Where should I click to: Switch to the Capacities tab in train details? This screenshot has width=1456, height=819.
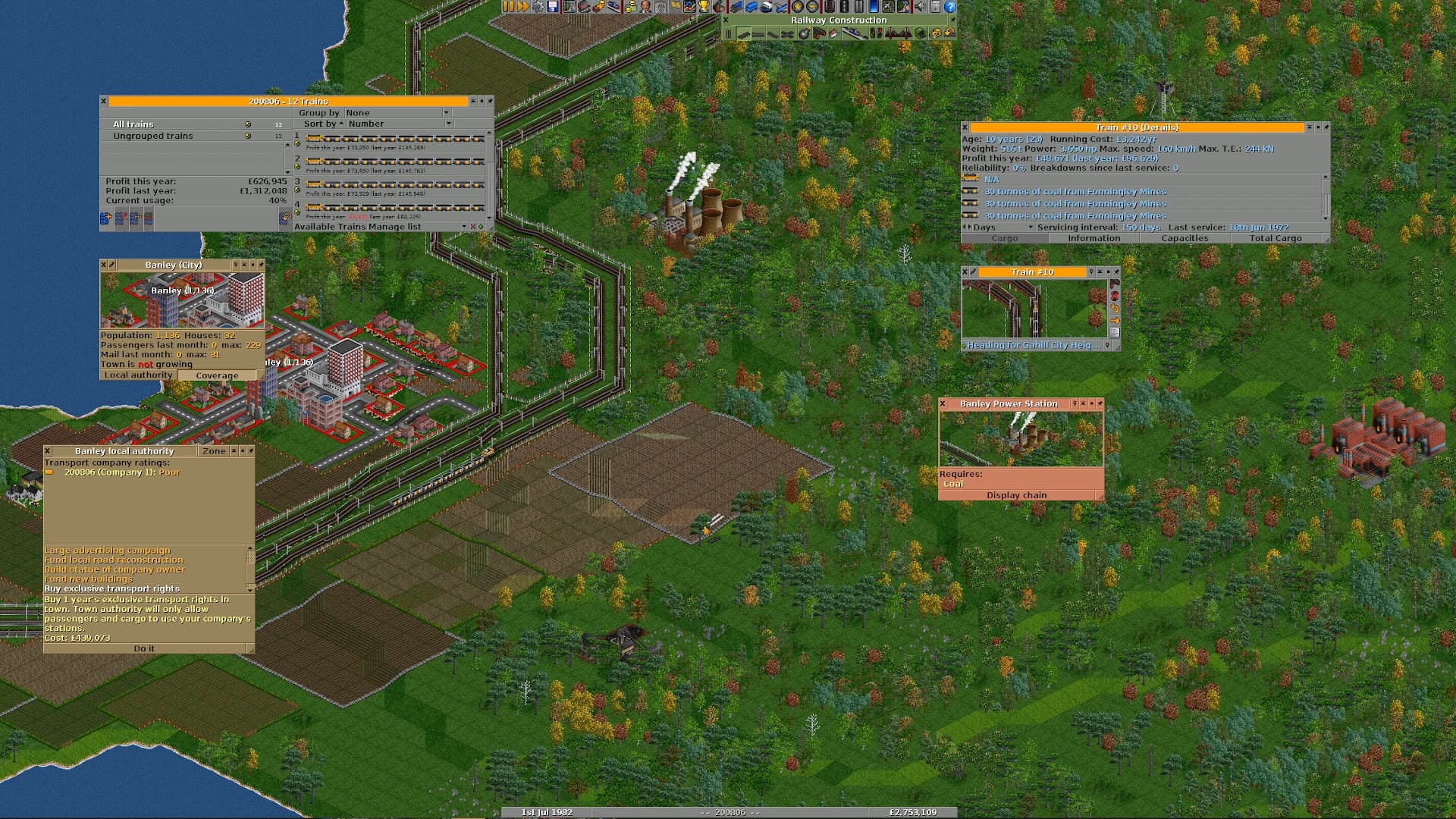1185,238
